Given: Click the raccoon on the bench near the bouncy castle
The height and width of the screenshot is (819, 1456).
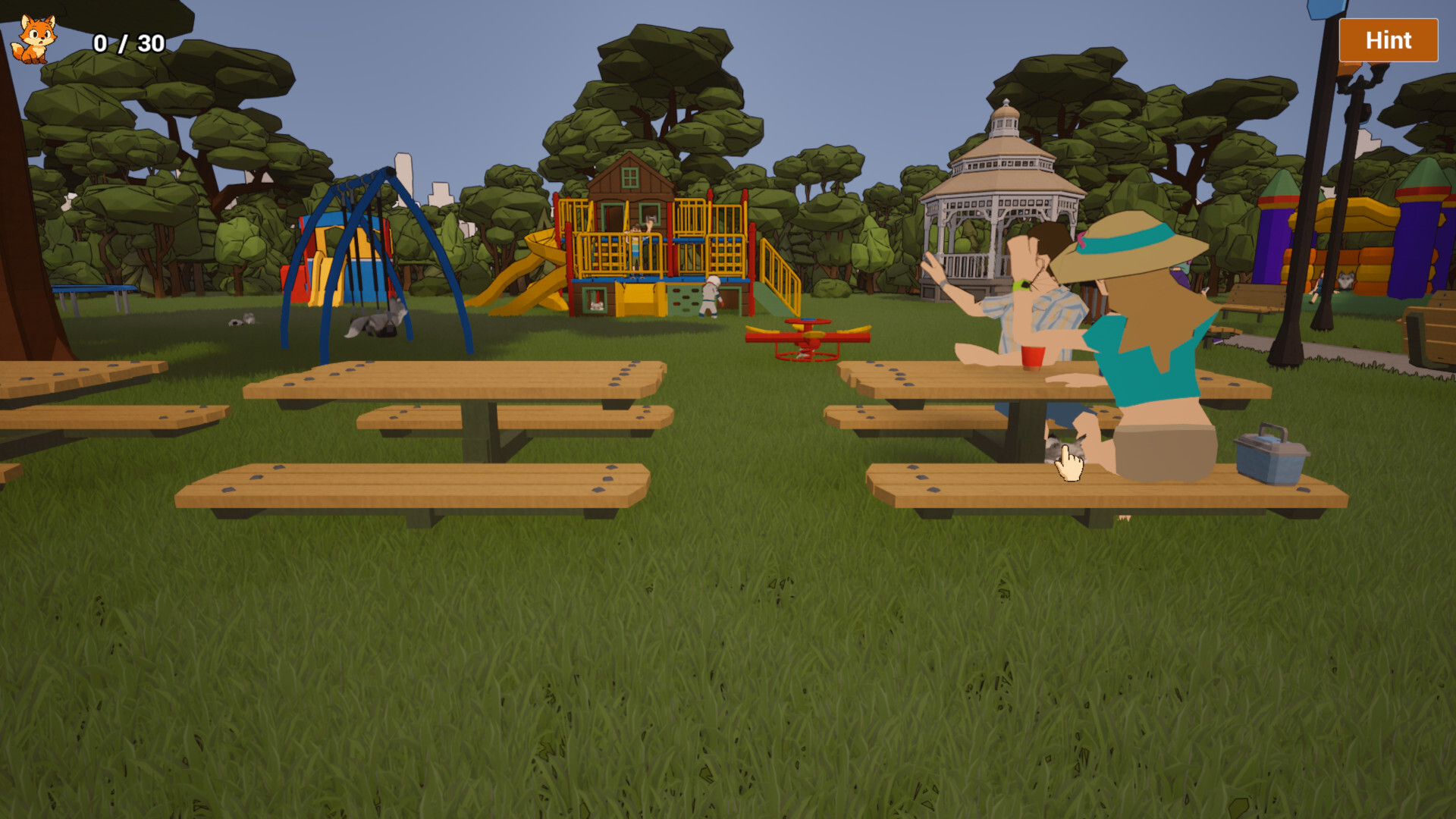Looking at the screenshot, I should click(x=1345, y=279).
